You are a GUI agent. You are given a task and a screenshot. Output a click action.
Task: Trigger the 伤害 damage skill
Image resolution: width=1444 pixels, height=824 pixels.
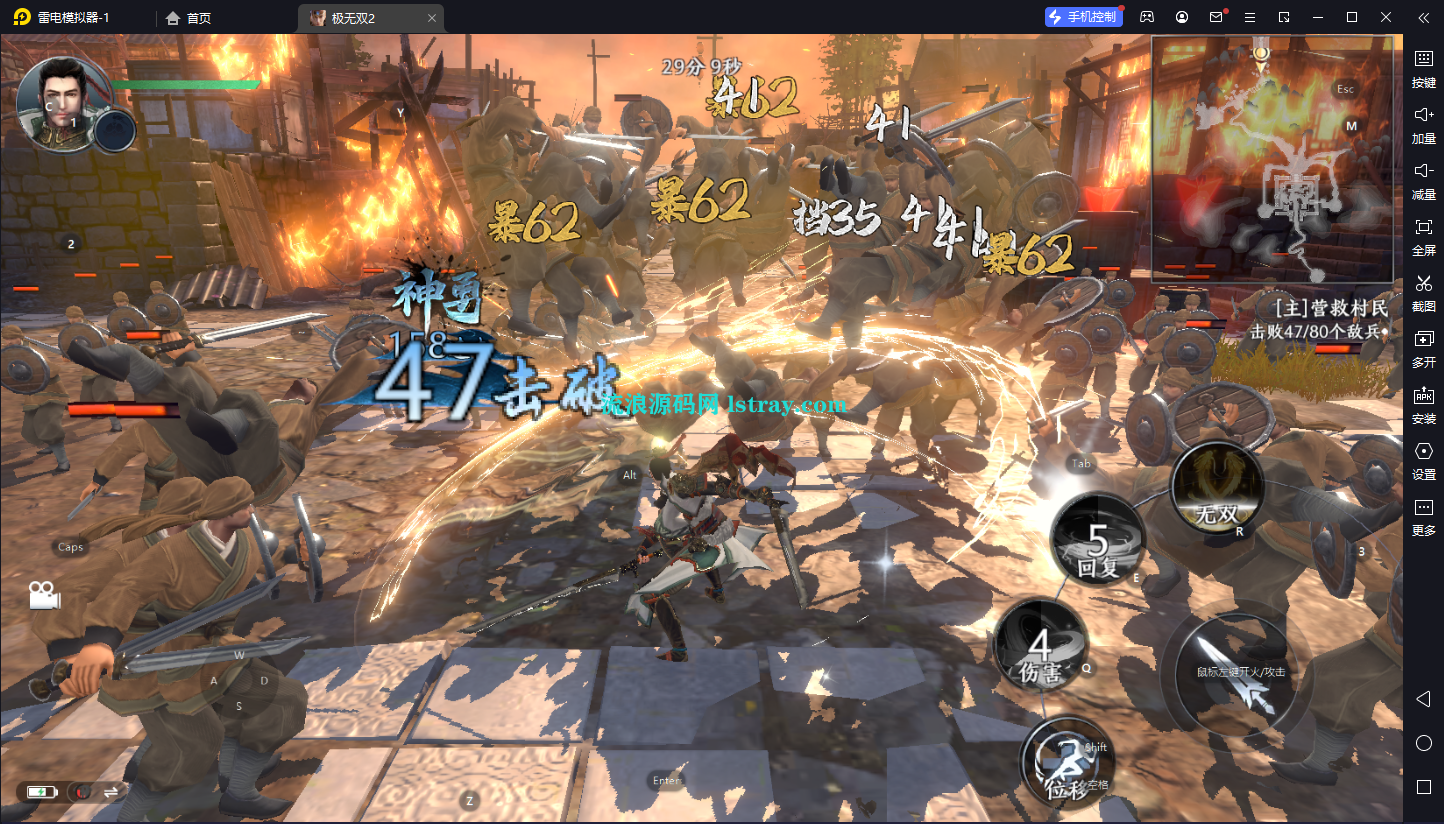tap(1040, 647)
